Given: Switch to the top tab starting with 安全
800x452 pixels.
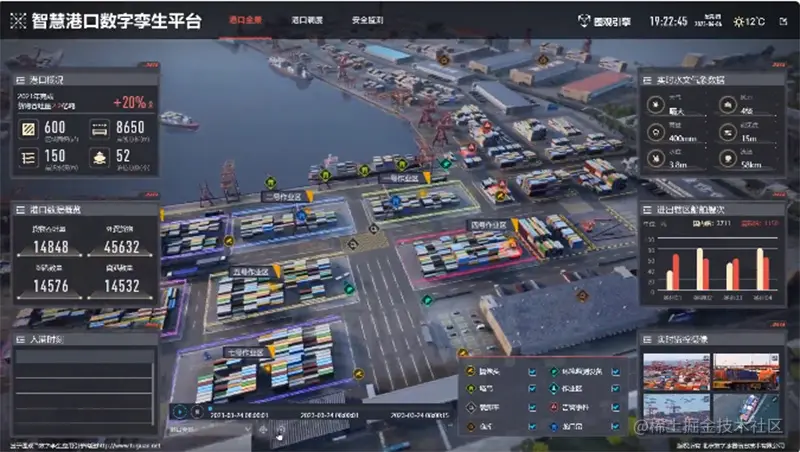Looking at the screenshot, I should [368, 20].
